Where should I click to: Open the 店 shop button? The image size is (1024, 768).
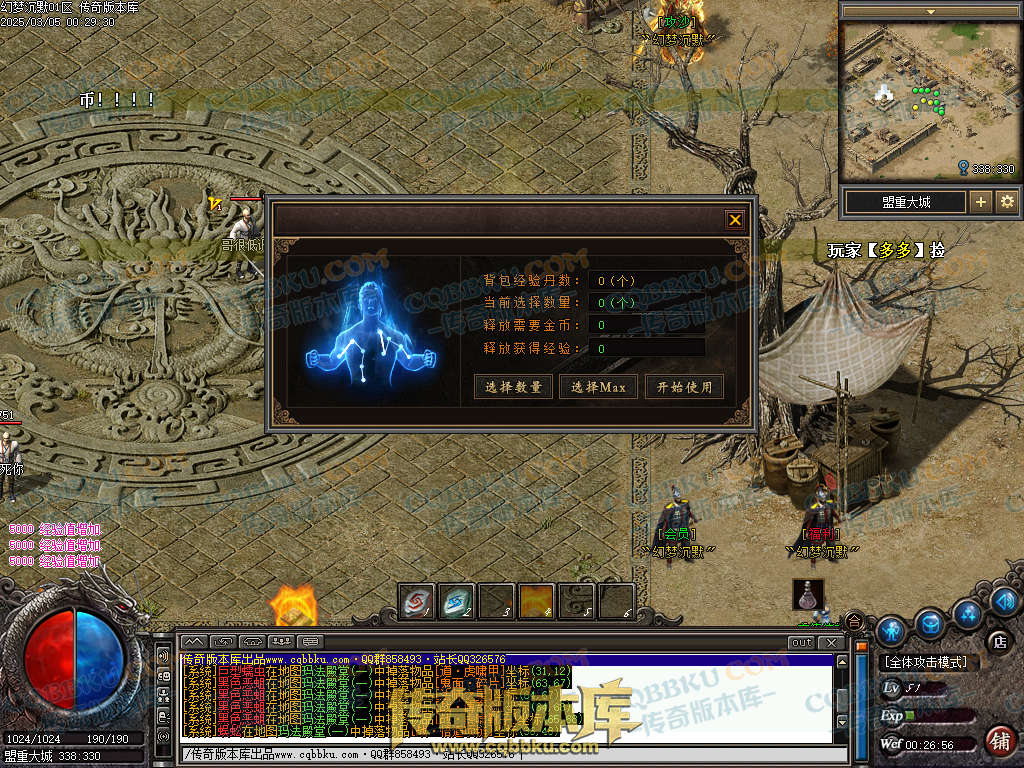coord(997,640)
